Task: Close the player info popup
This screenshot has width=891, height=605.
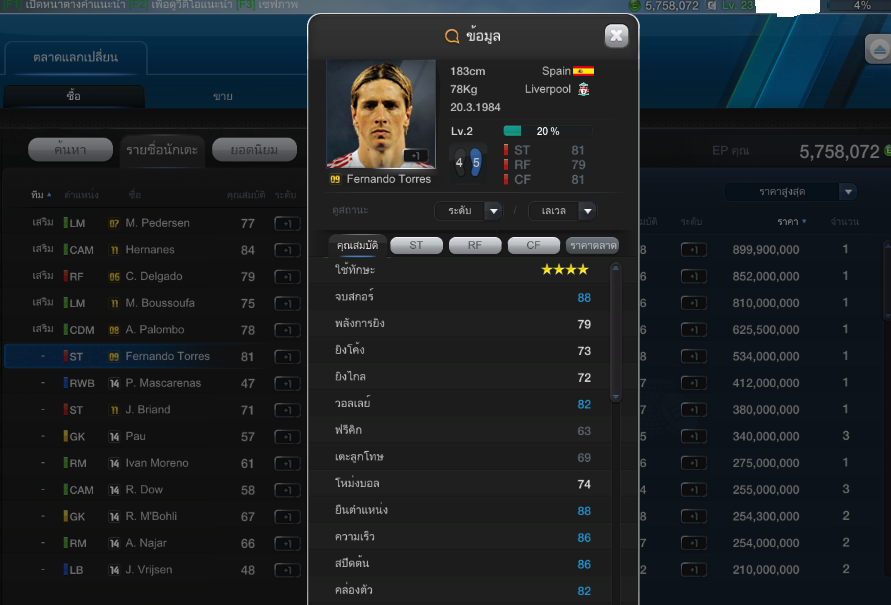Action: point(616,36)
